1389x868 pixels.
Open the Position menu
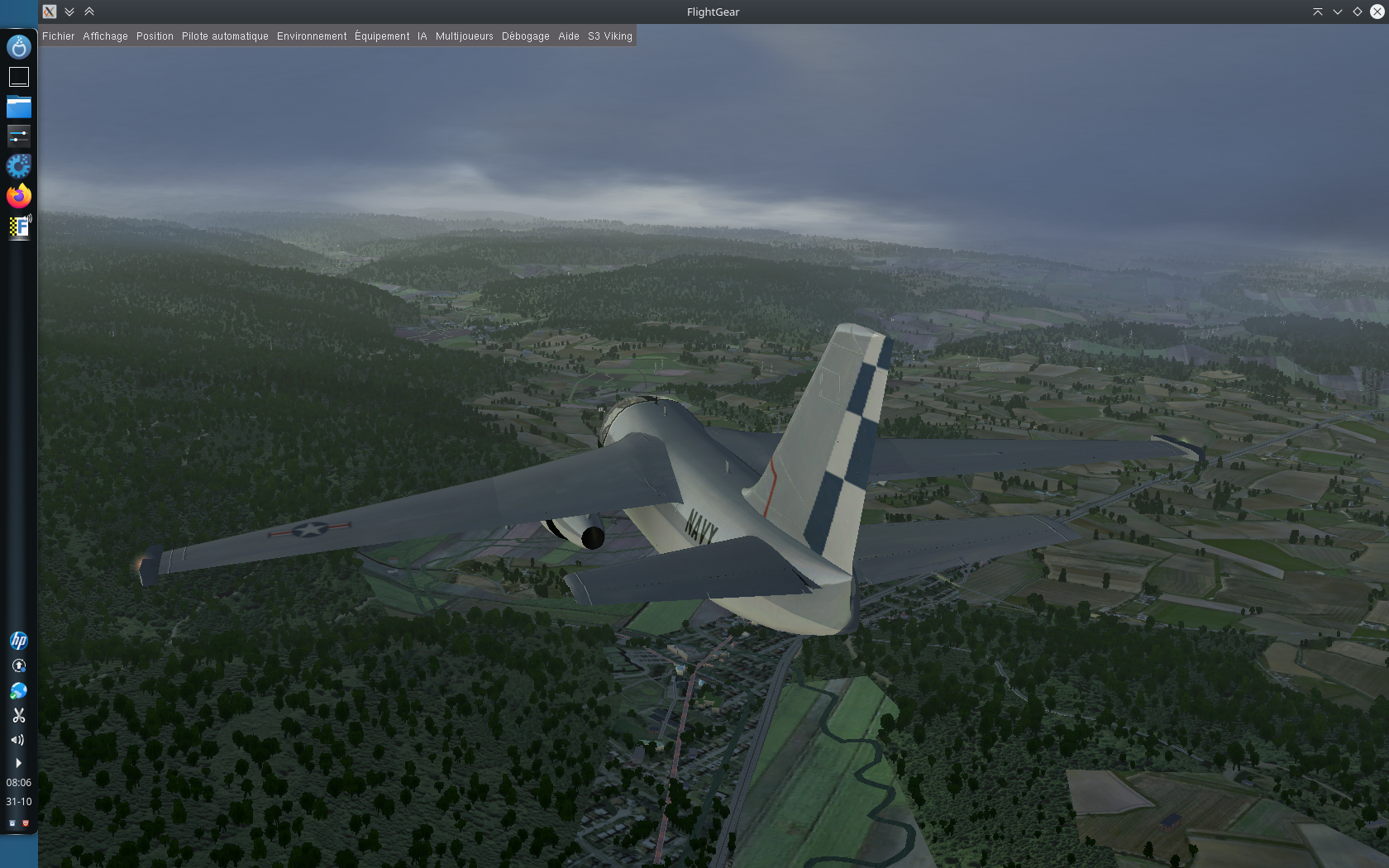click(x=155, y=36)
